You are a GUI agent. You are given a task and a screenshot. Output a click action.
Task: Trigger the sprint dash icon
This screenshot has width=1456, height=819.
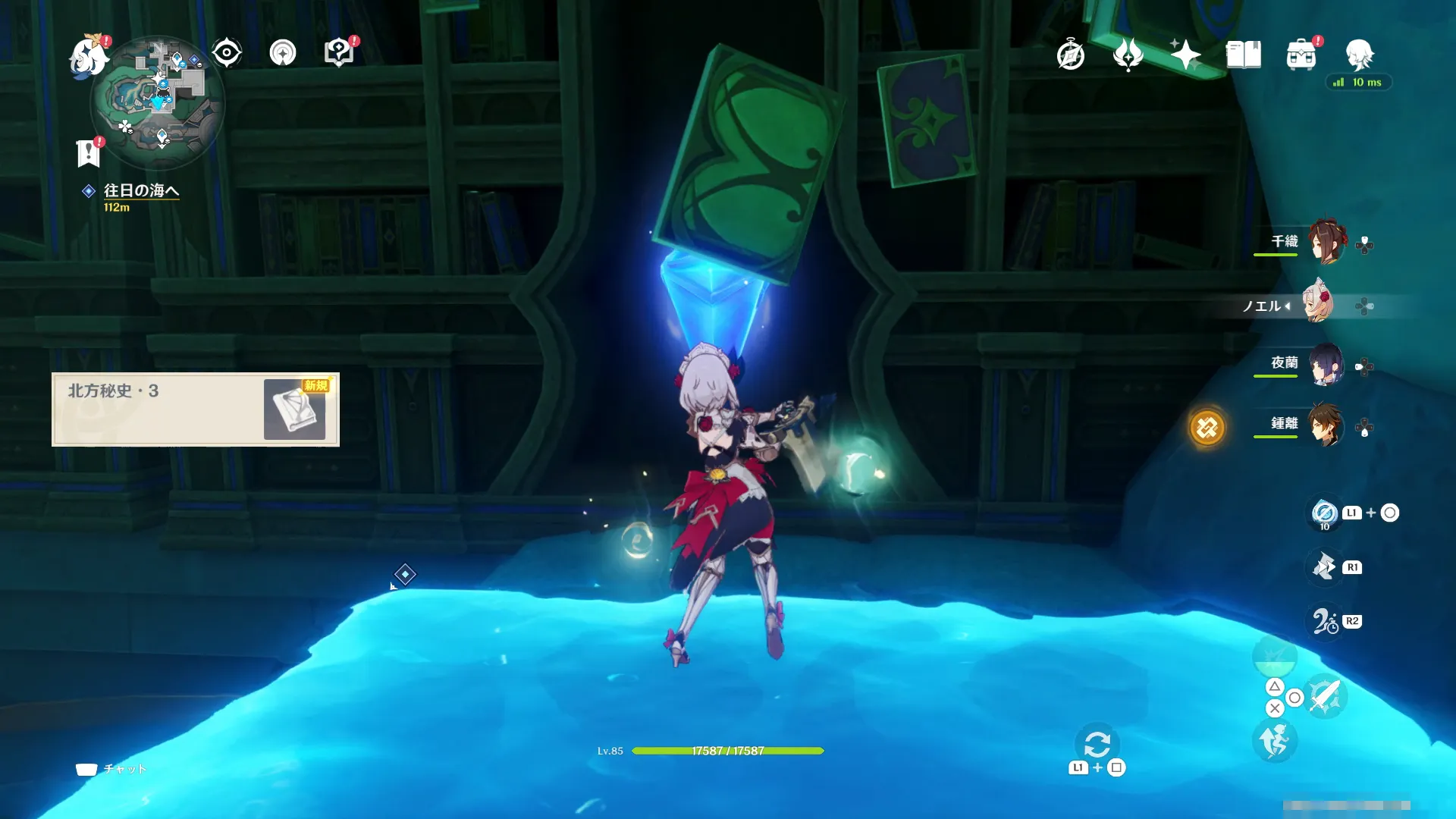point(1275,740)
